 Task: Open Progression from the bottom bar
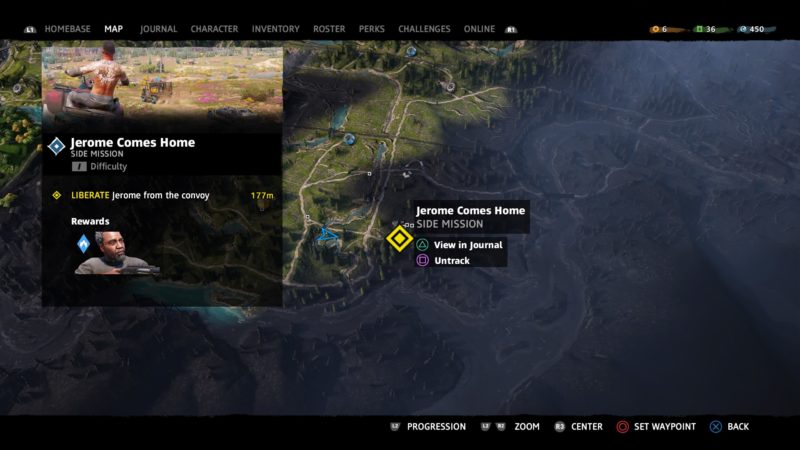[x=436, y=427]
